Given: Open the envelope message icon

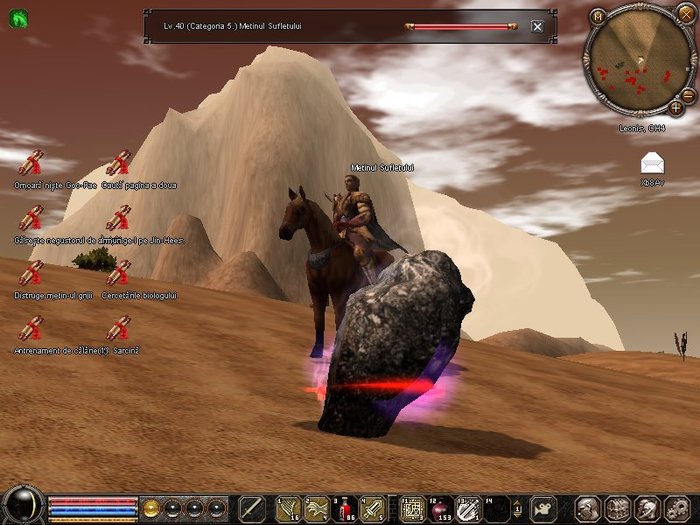Looking at the screenshot, I should point(652,163).
